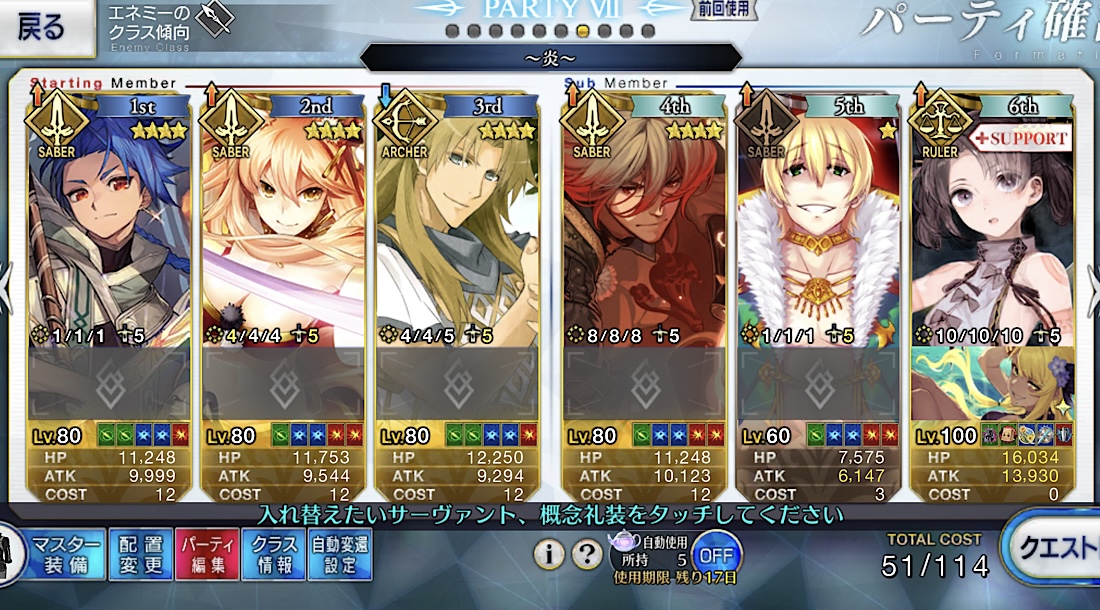
Task: Click the red パーティ編集 party edit button
Action: coord(207,555)
